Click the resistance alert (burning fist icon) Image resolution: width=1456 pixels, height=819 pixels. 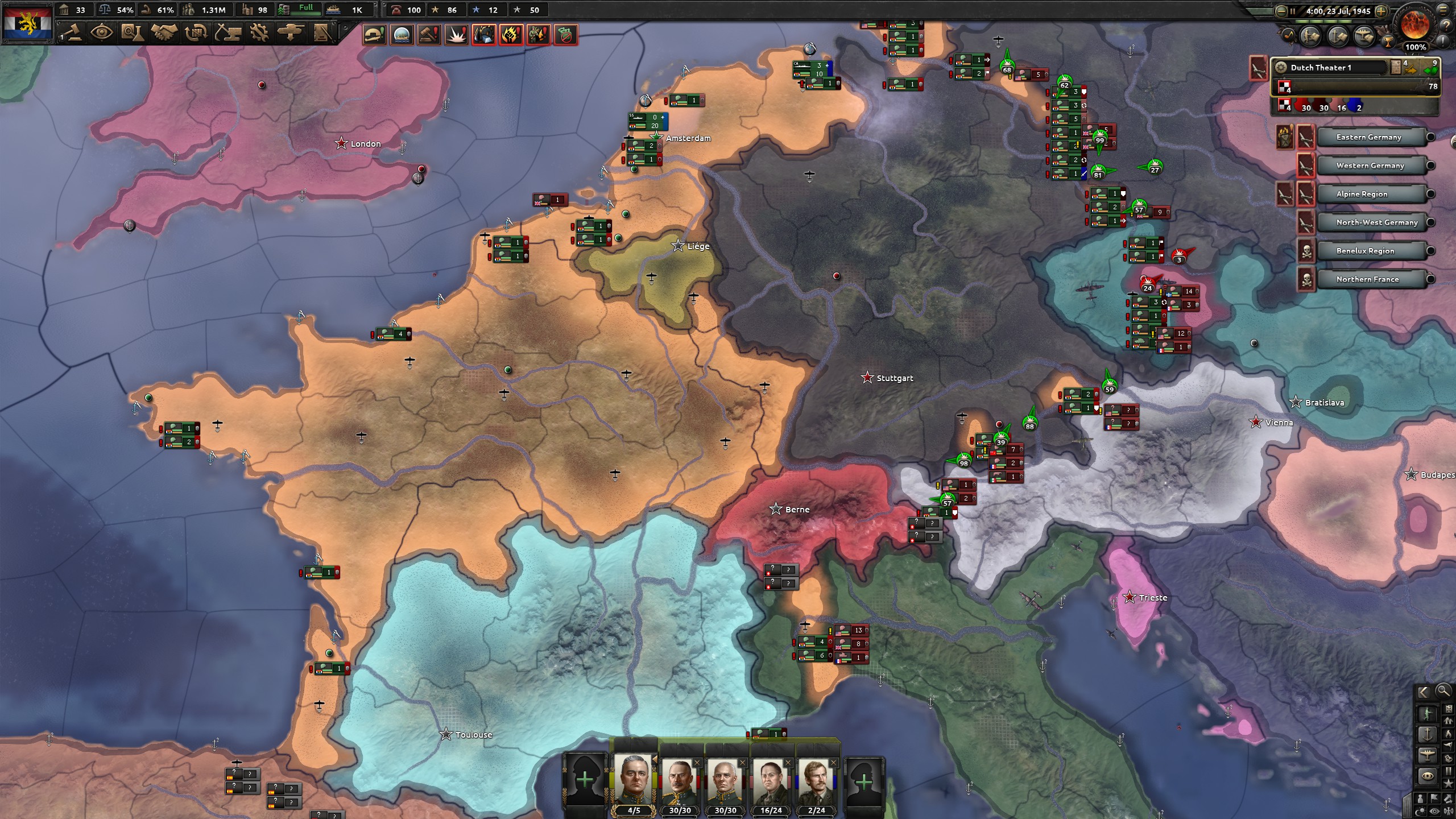(510, 35)
